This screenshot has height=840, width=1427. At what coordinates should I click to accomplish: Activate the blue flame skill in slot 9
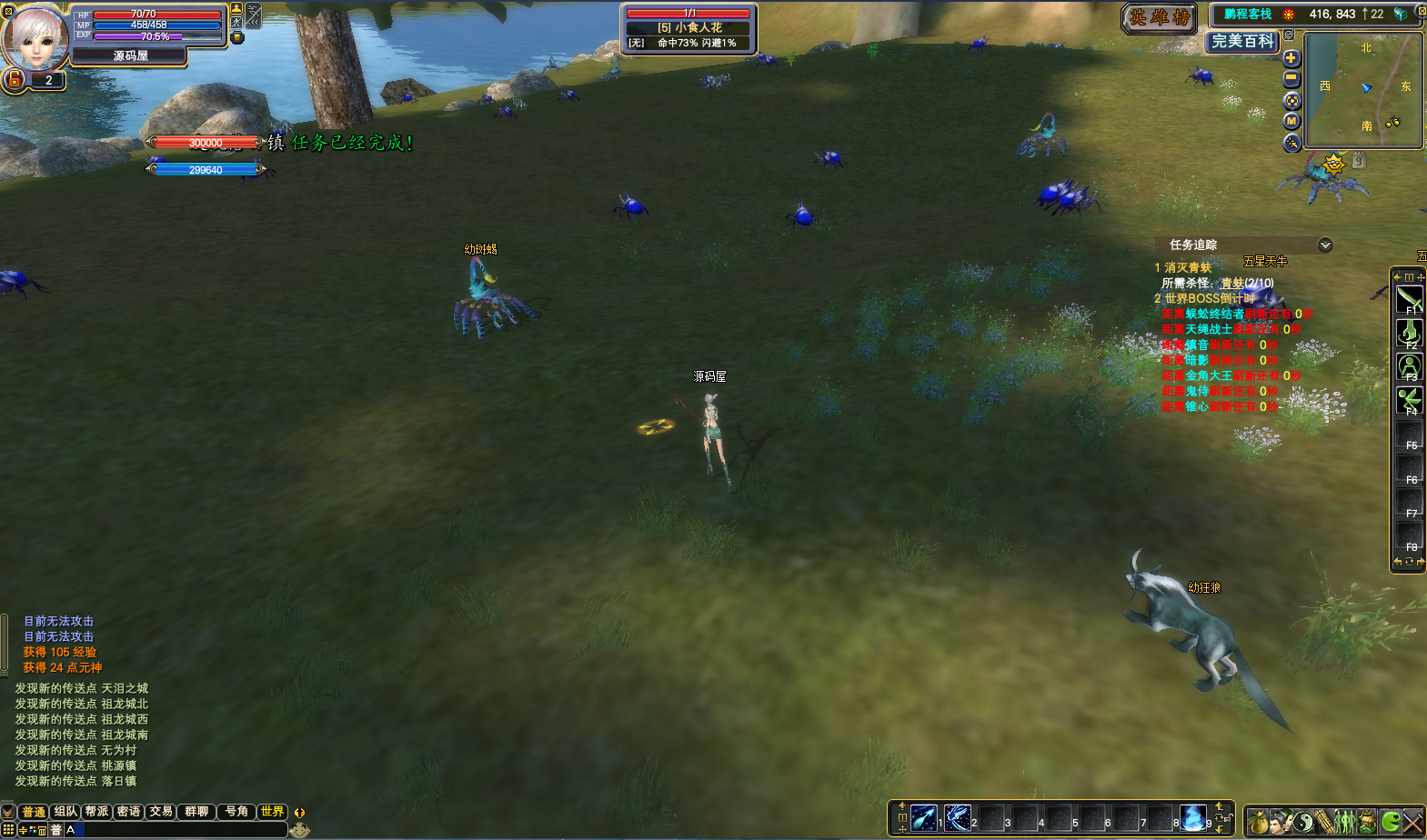[x=1192, y=817]
